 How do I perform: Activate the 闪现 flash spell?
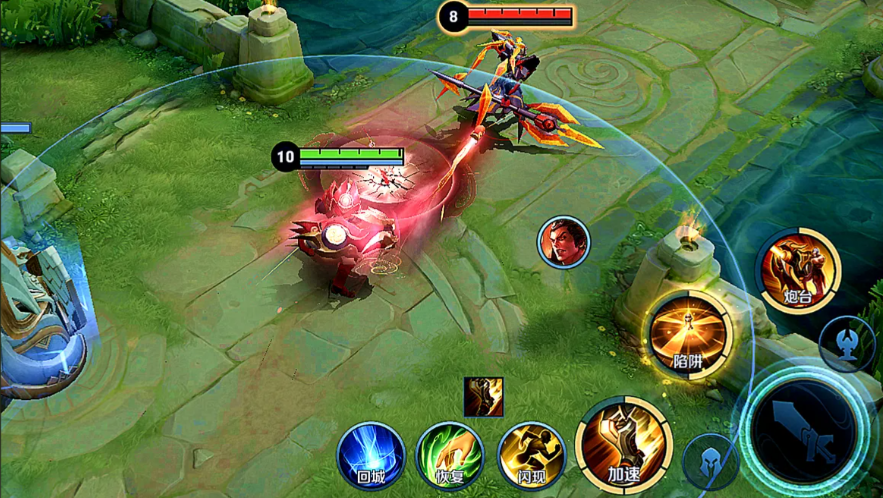(531, 456)
